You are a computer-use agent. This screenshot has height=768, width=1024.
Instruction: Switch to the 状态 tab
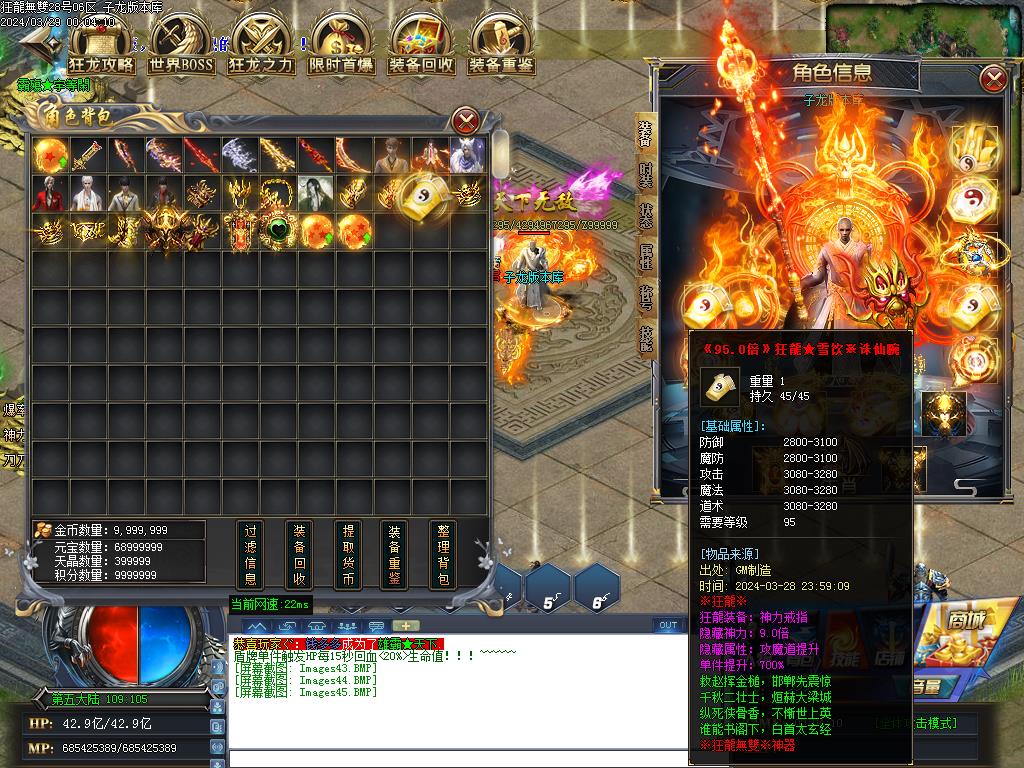pyautogui.click(x=646, y=217)
